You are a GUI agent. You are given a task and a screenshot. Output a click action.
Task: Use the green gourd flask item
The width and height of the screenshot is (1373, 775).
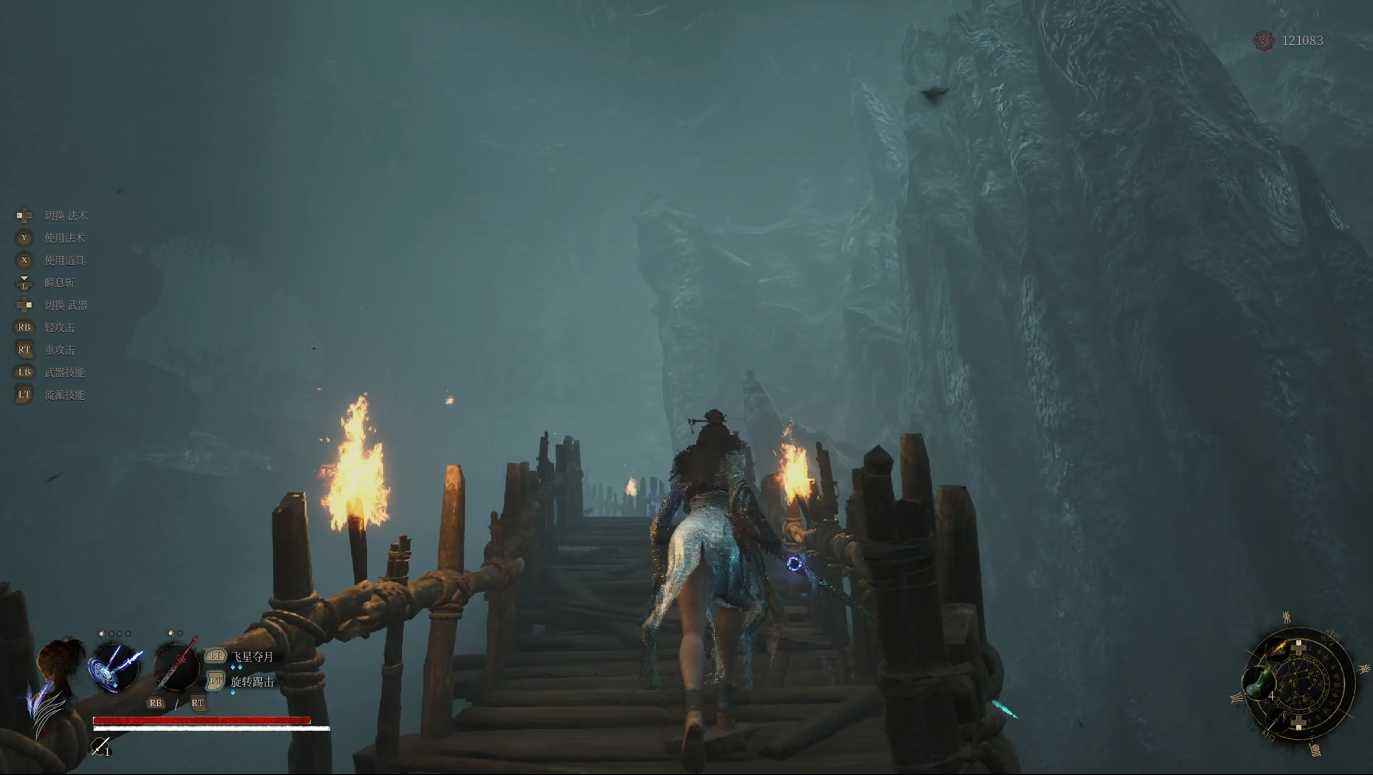[x=1259, y=683]
